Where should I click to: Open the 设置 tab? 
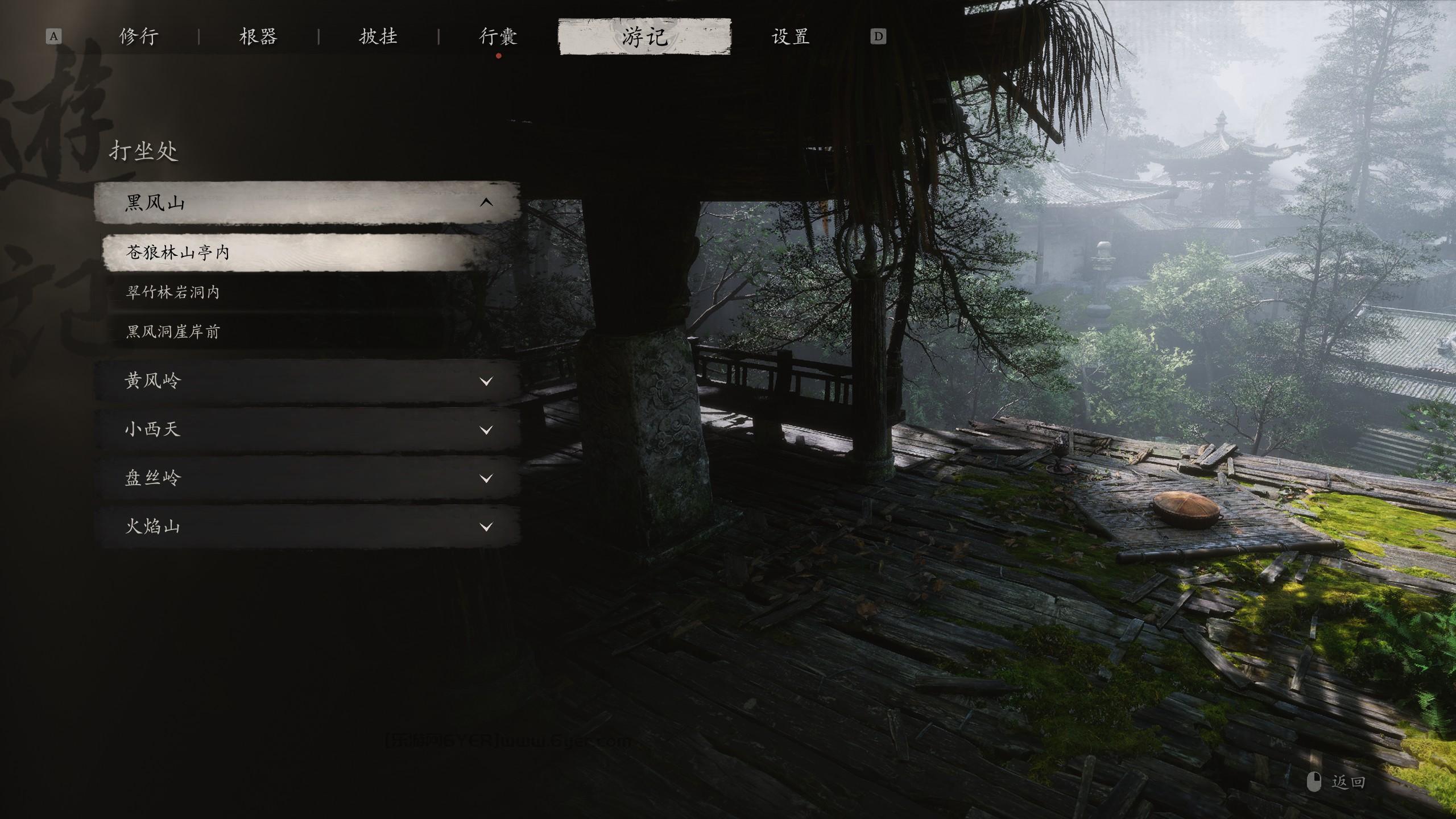pyautogui.click(x=791, y=37)
